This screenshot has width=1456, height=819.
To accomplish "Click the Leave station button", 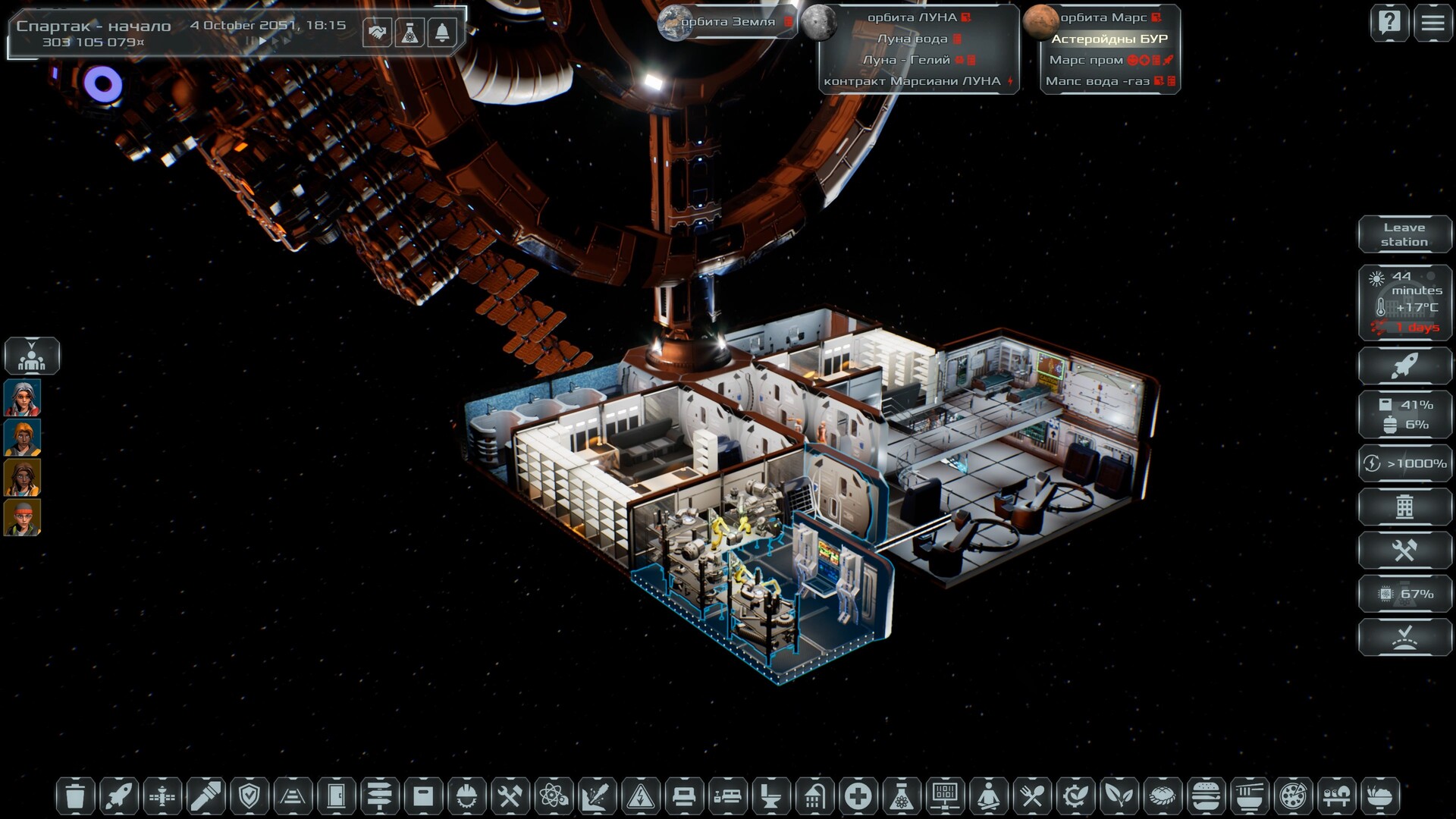I will tap(1404, 234).
